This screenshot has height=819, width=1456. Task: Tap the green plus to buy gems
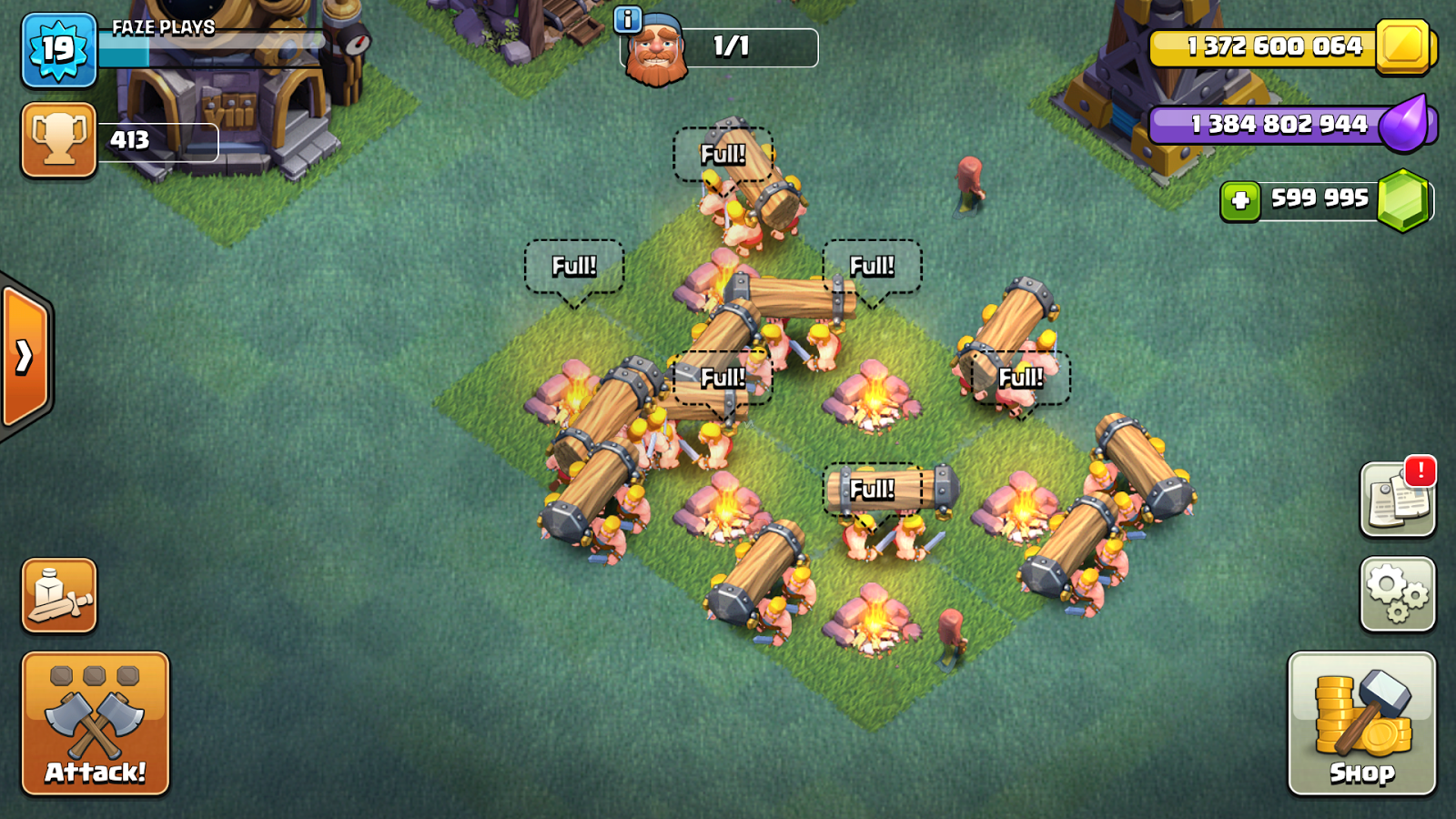(x=1240, y=201)
